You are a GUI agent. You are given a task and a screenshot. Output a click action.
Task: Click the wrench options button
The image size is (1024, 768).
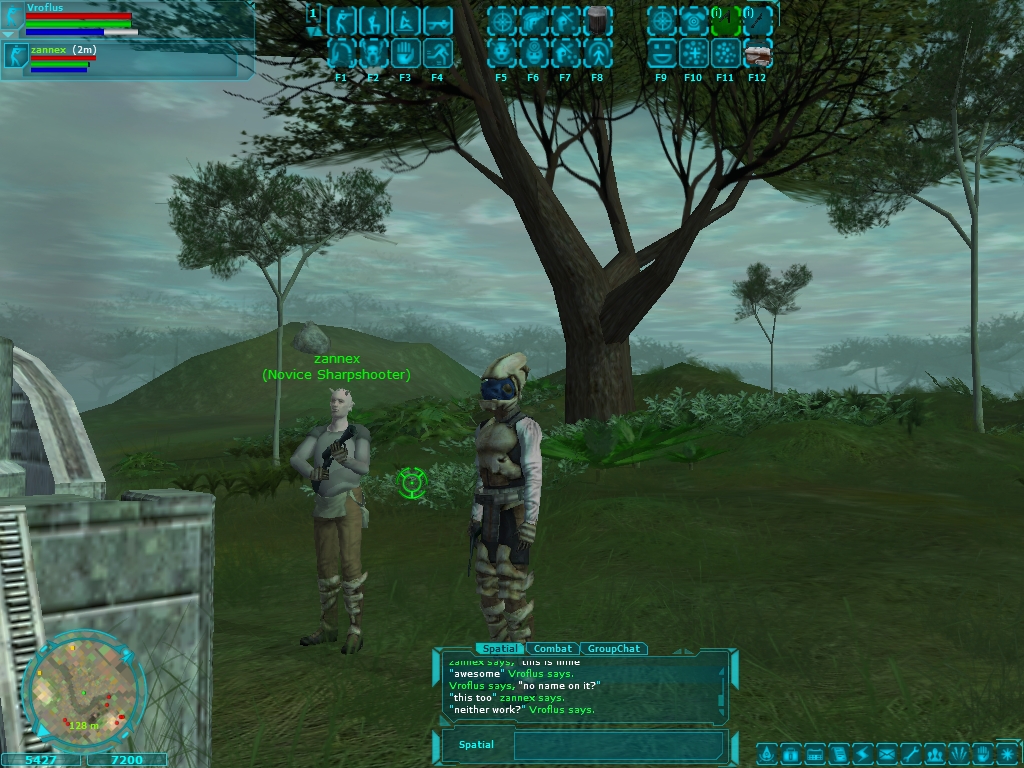(910, 753)
